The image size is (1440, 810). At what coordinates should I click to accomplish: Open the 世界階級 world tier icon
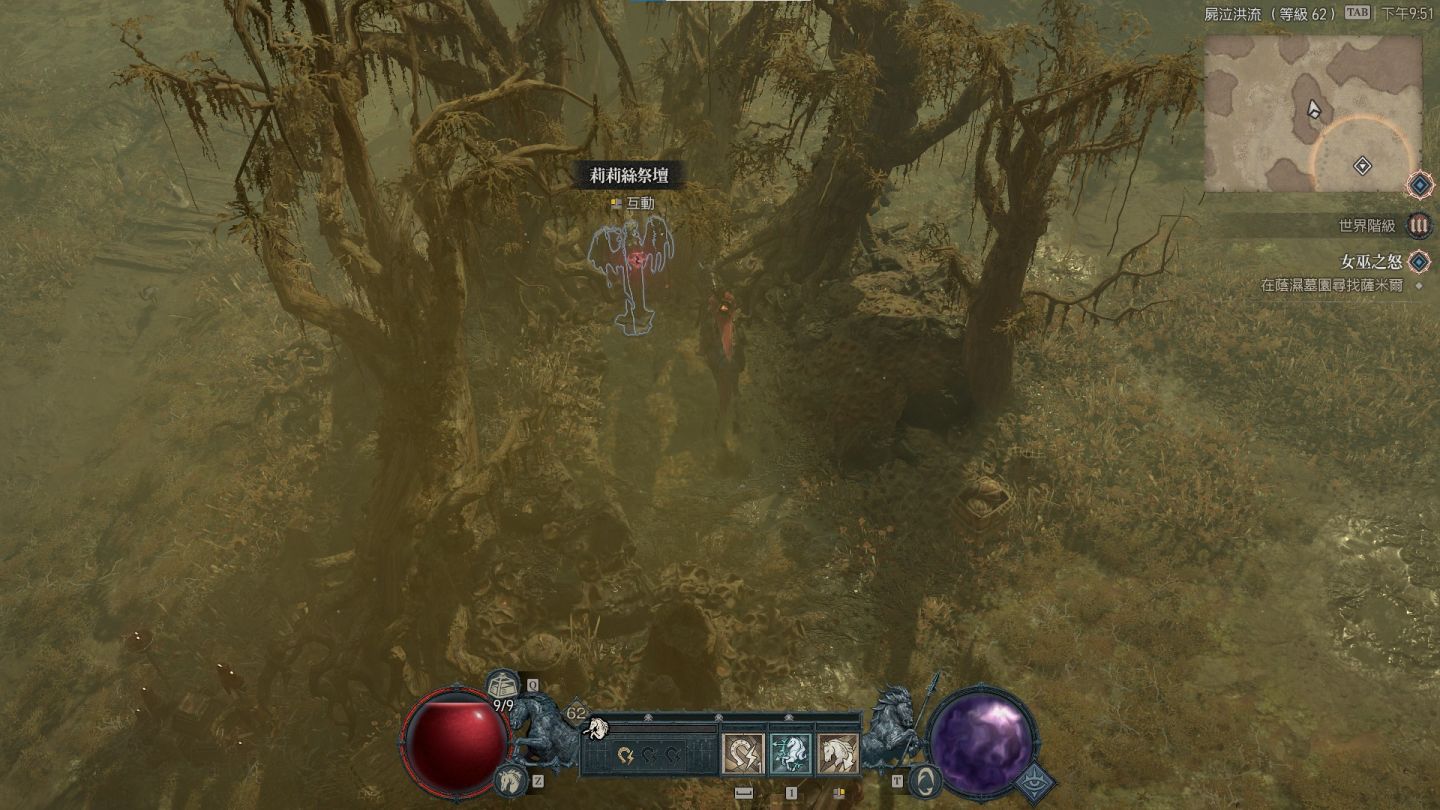[1418, 225]
